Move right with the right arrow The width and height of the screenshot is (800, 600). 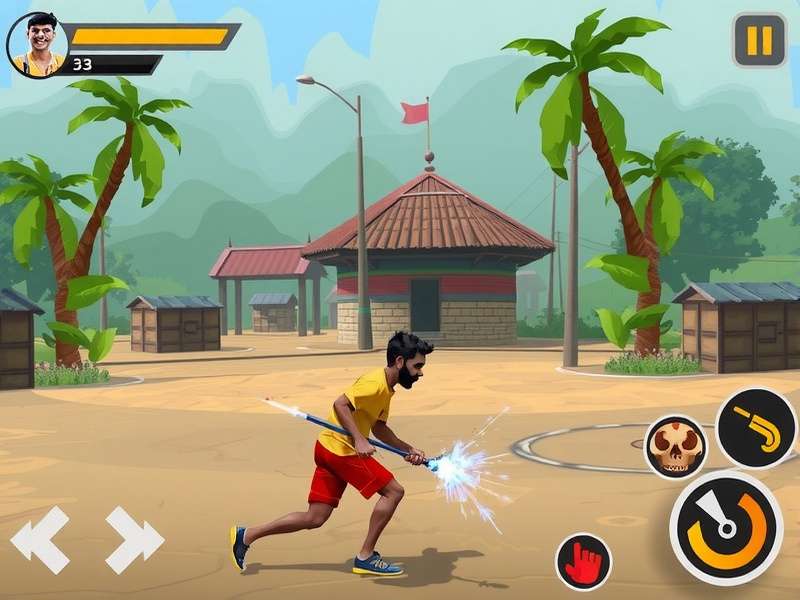tap(134, 539)
